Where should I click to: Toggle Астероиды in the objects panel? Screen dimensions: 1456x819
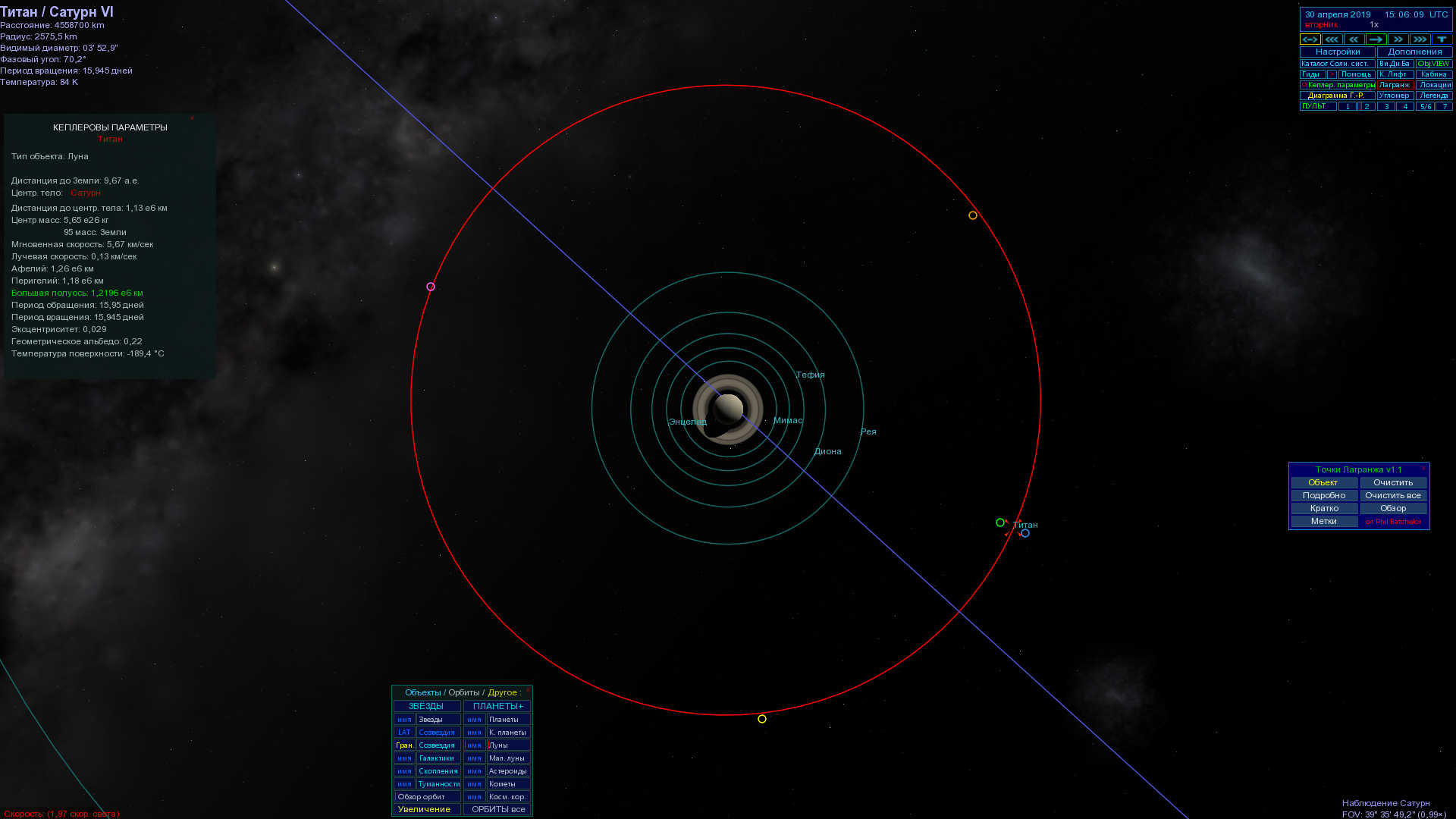[x=507, y=770]
